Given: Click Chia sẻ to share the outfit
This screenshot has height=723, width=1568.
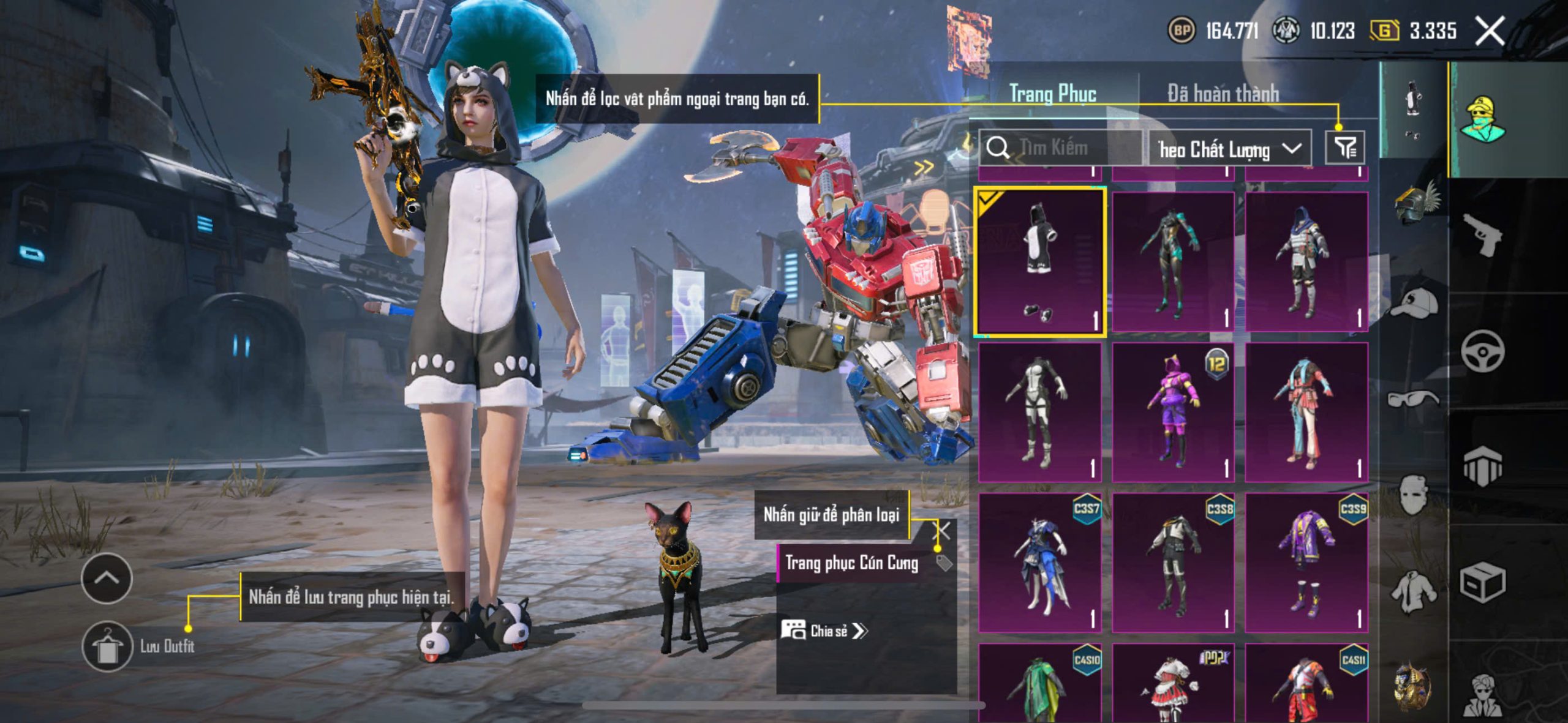Looking at the screenshot, I should [824, 631].
